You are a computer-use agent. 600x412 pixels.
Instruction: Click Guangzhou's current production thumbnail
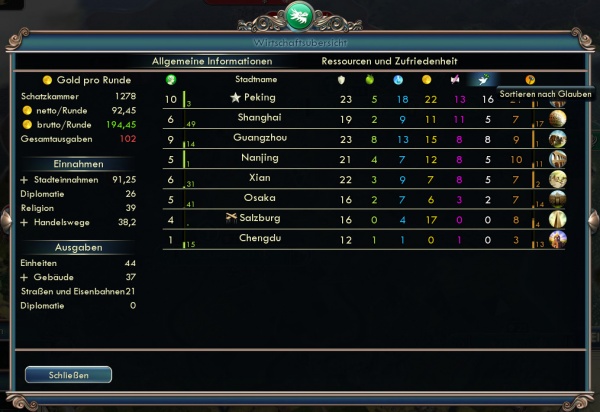click(557, 139)
